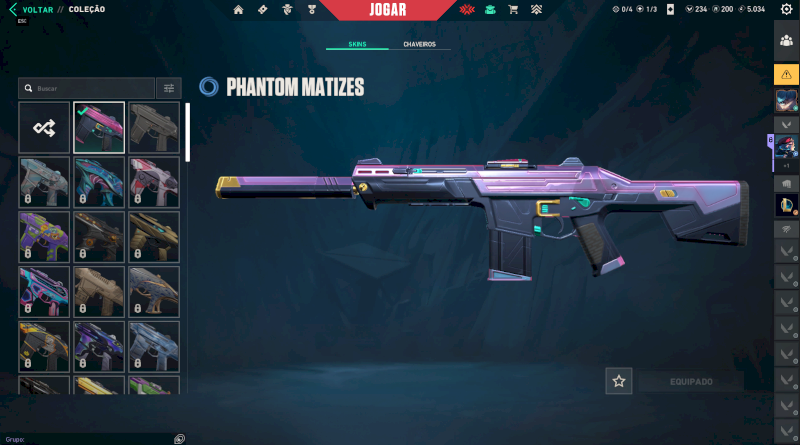Open settings via the gear icon
The image size is (800, 445).
pos(786,10)
